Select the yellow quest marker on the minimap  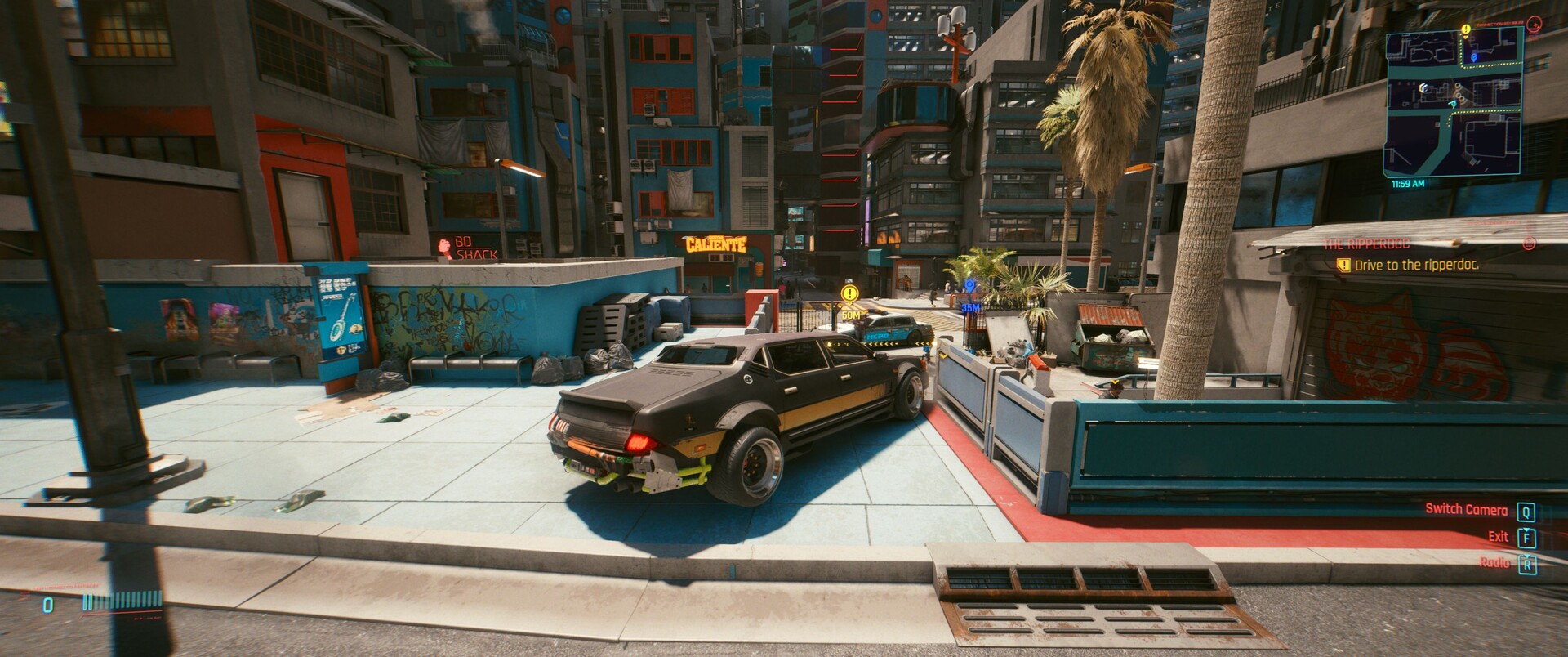tap(1466, 29)
